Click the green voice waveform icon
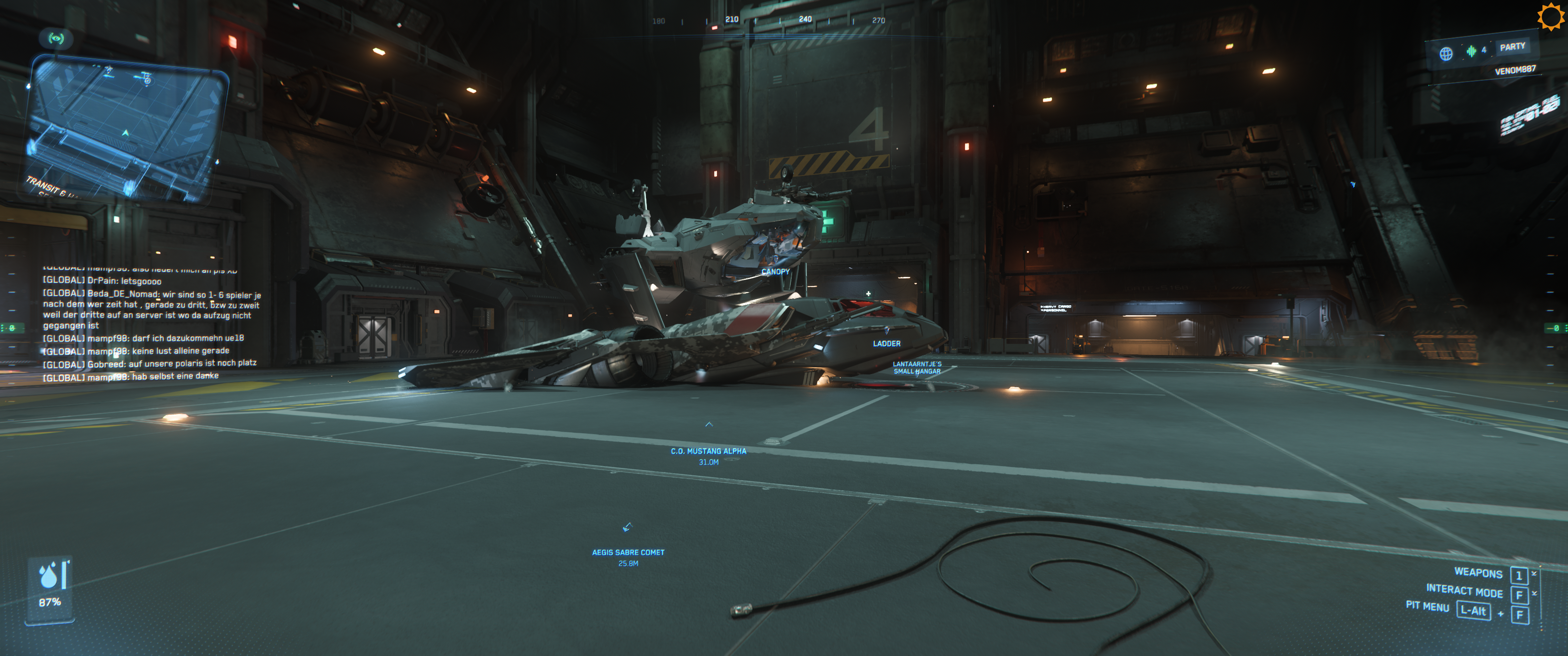Screen dimensions: 1568x656 click(x=1471, y=51)
